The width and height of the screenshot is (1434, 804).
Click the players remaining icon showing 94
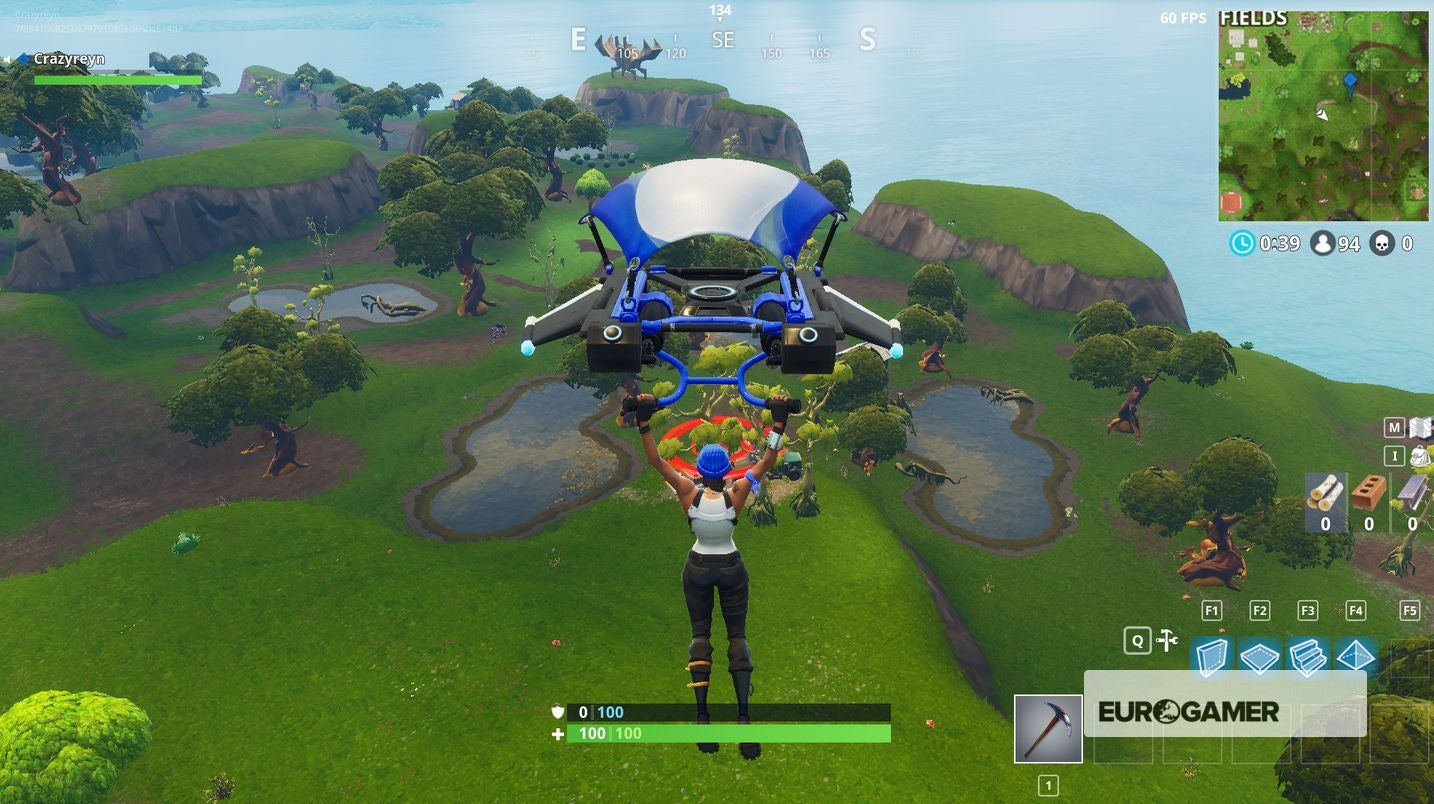[x=1323, y=242]
